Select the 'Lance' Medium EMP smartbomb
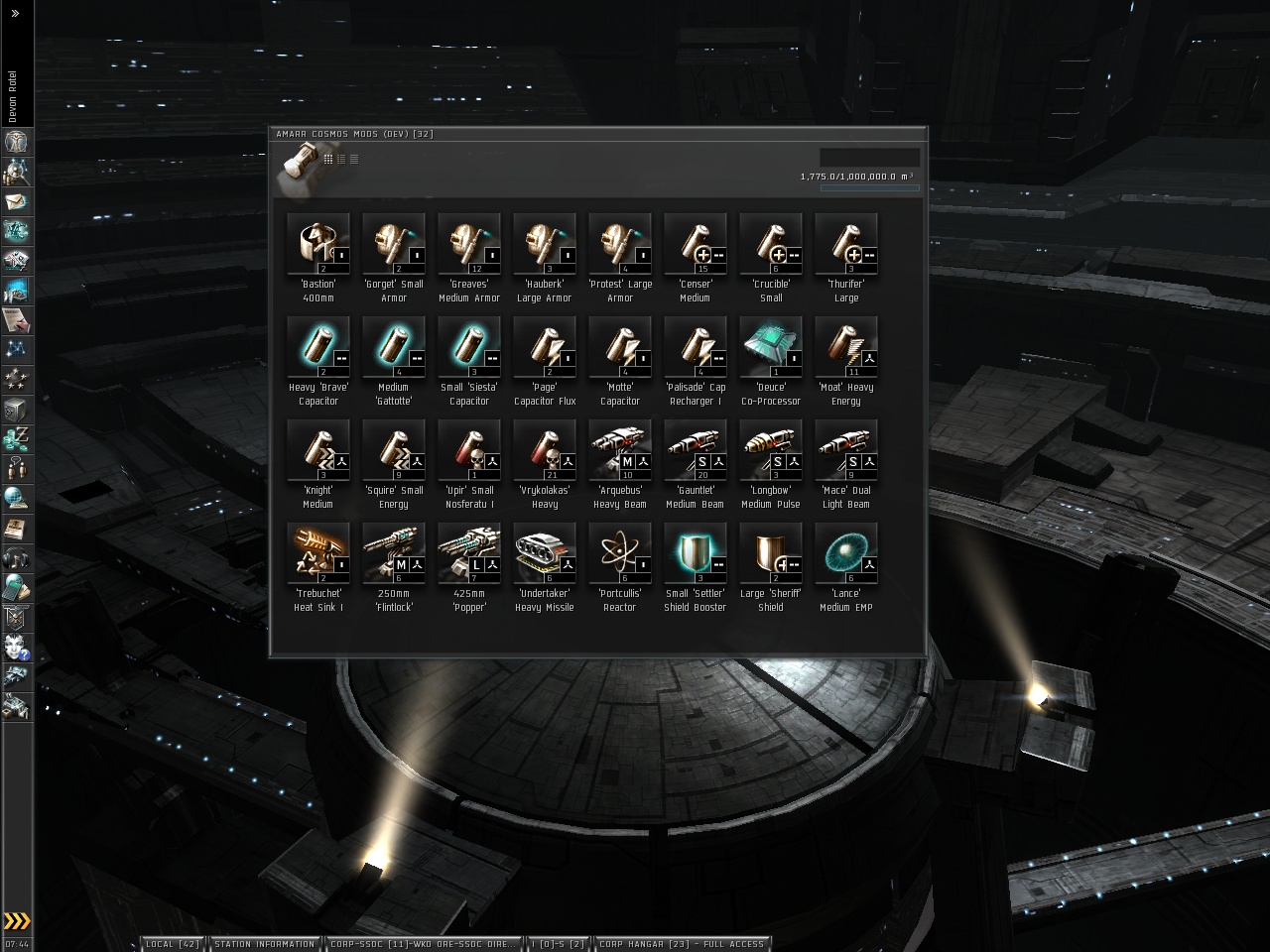The width and height of the screenshot is (1270, 952). click(x=846, y=553)
